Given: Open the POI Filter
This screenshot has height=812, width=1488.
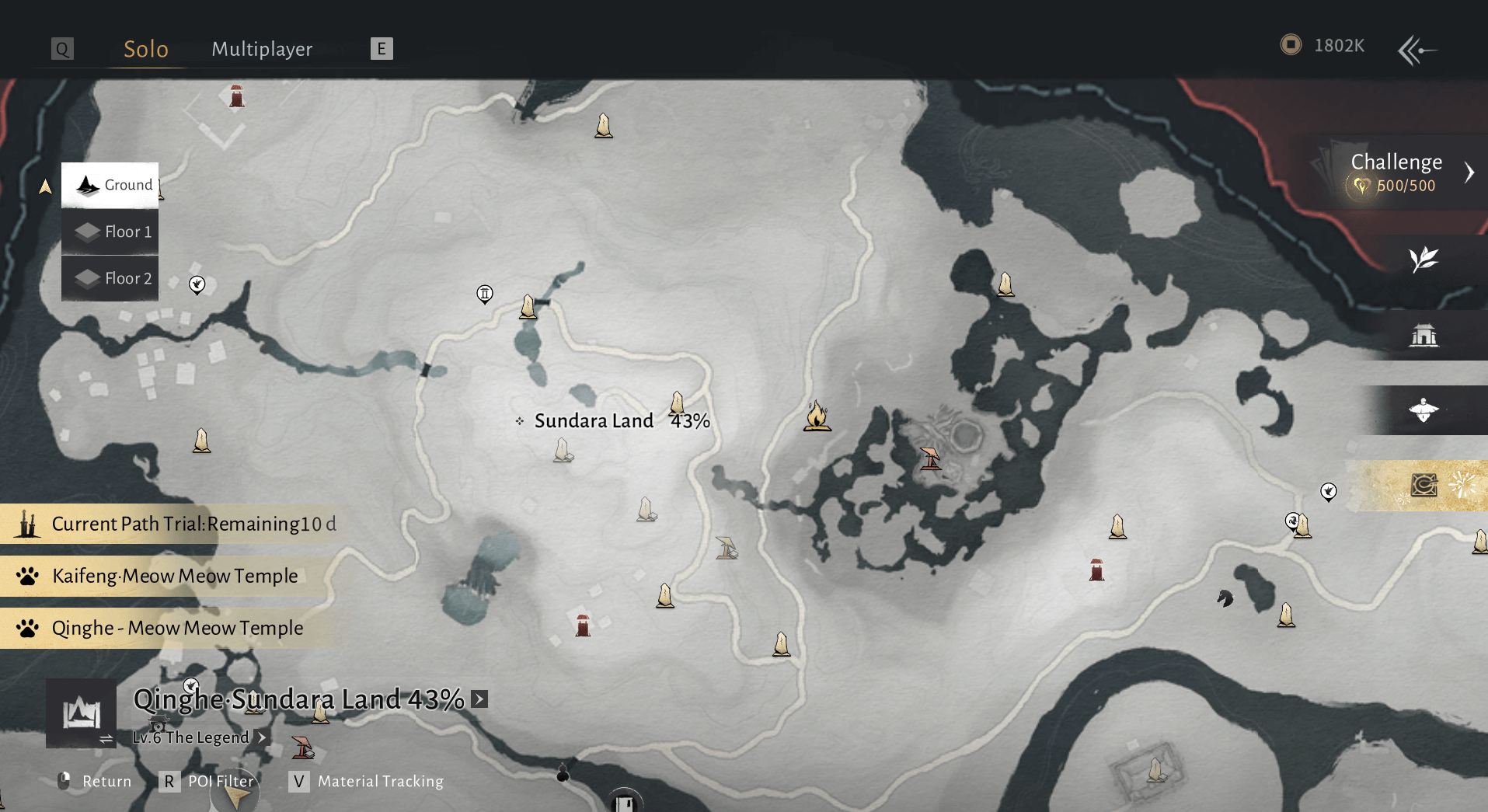Looking at the screenshot, I should tap(220, 782).
